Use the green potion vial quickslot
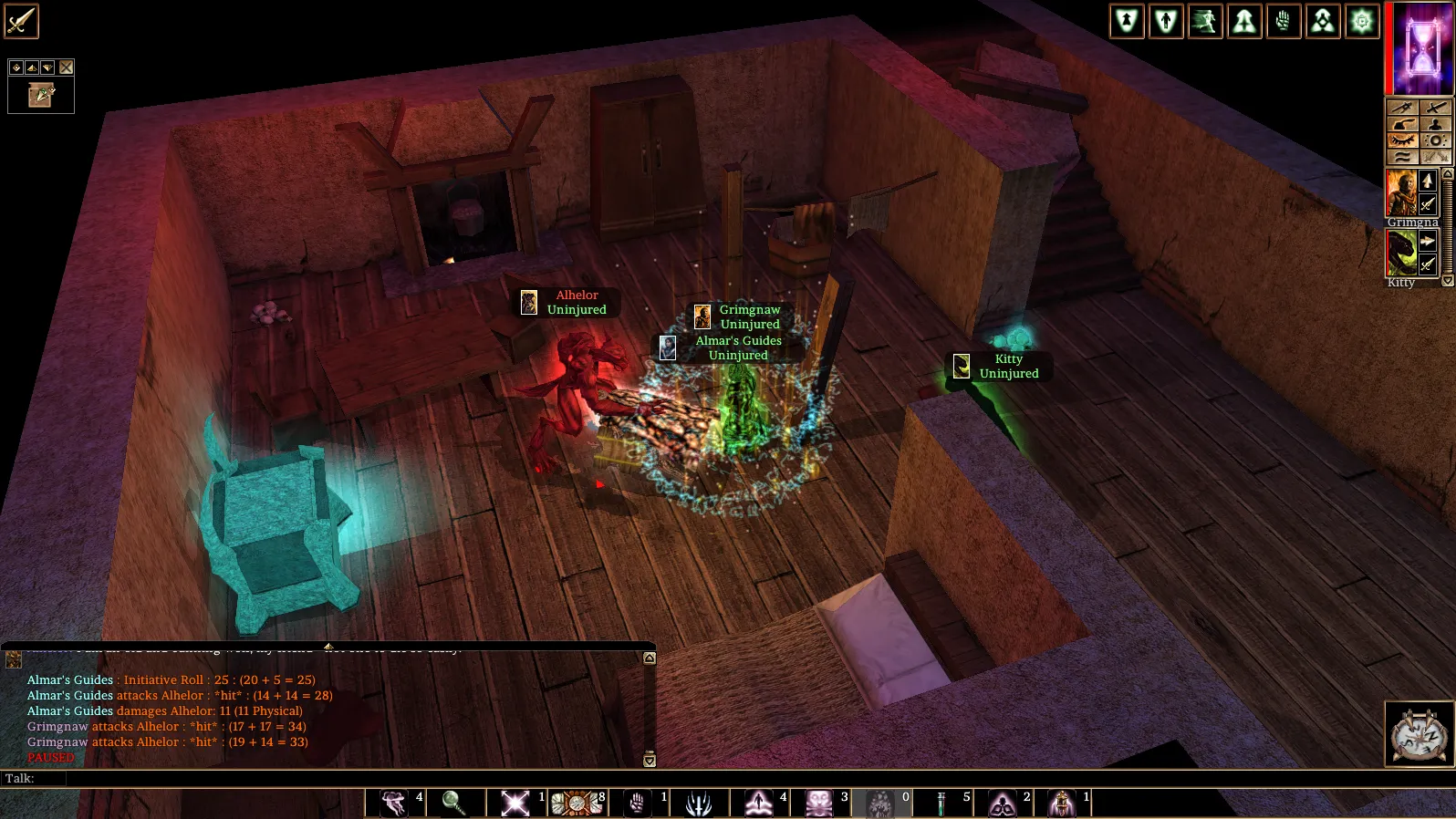The width and height of the screenshot is (1456, 819). [941, 803]
